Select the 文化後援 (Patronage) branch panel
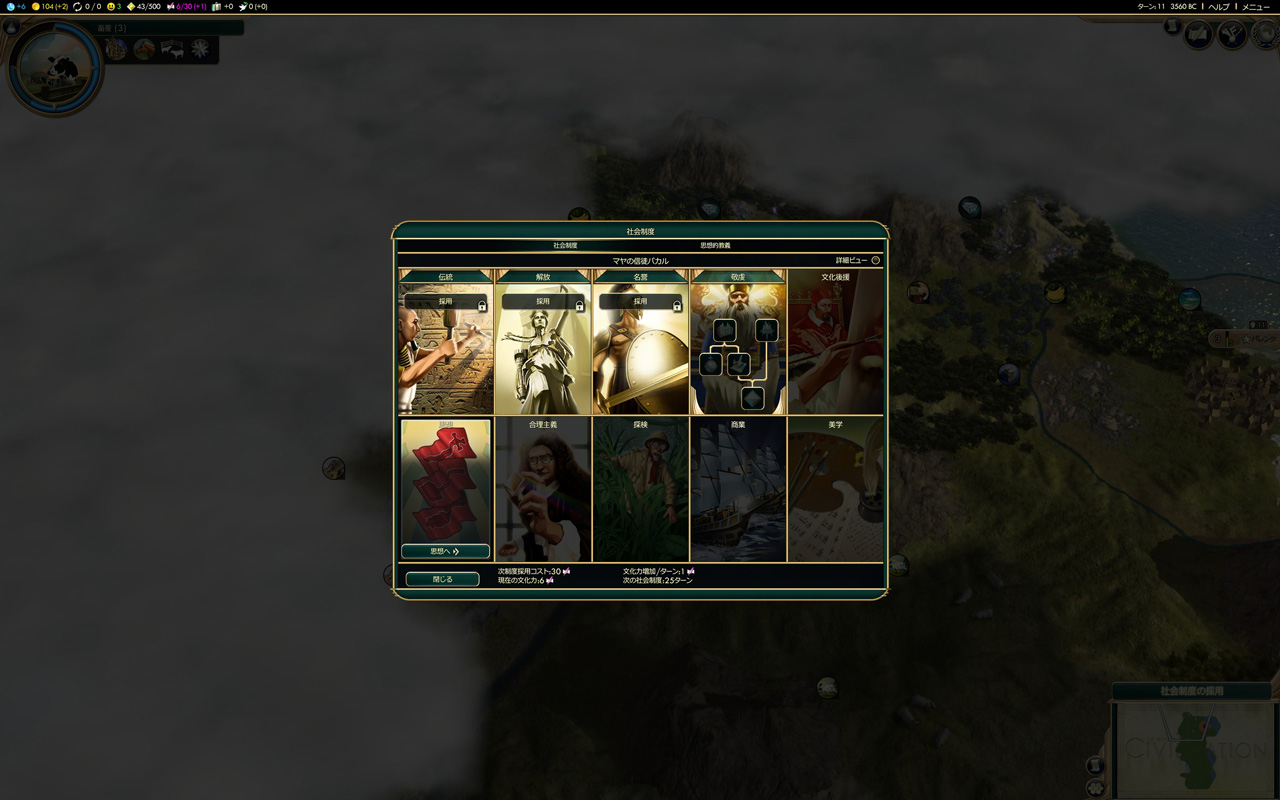This screenshot has width=1280, height=800. pos(835,340)
